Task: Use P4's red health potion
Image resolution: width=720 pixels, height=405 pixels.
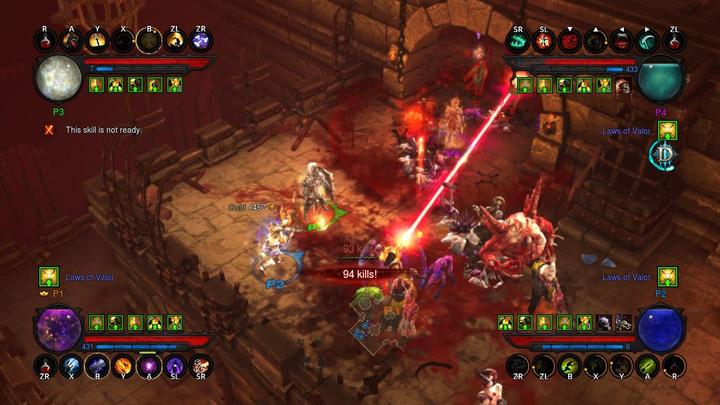Action: (x=675, y=41)
